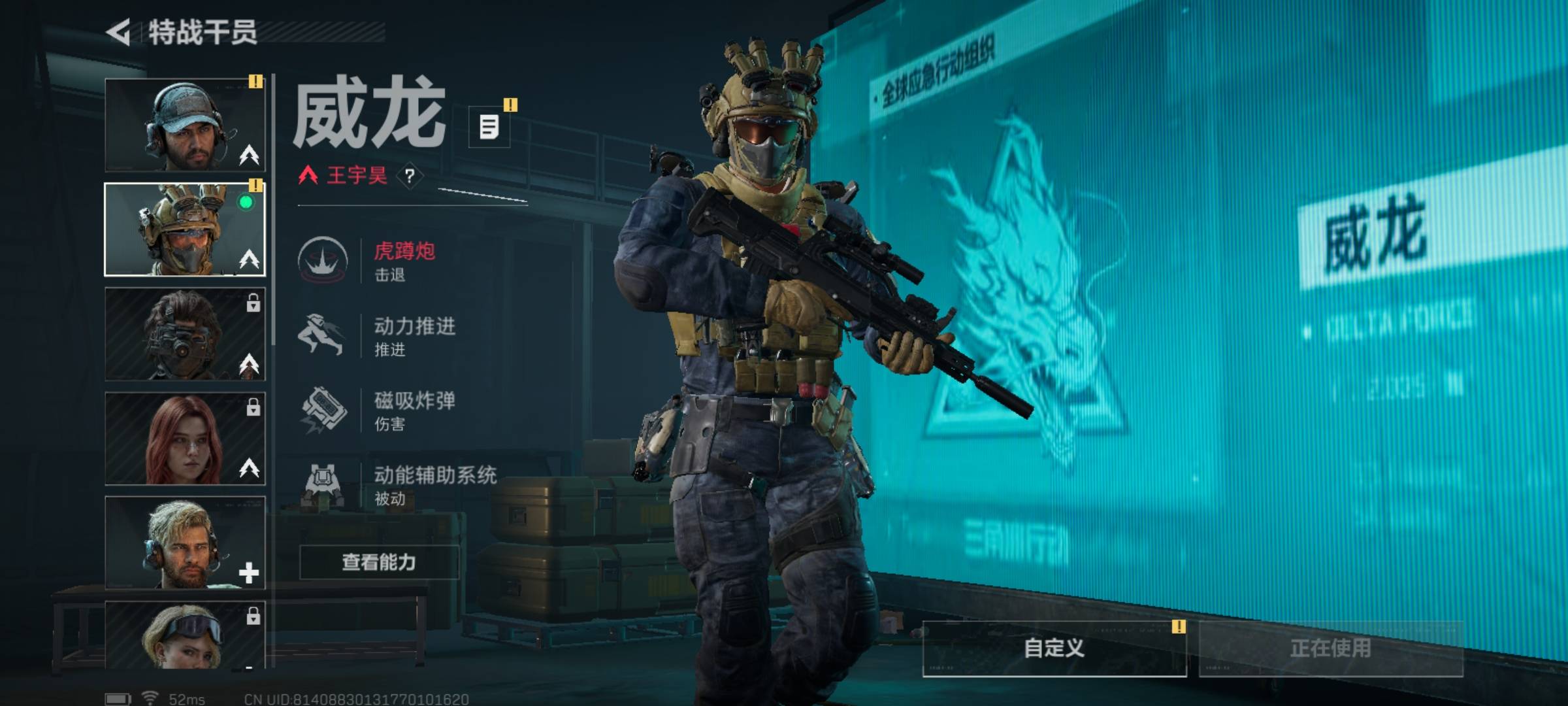This screenshot has height=706, width=1568.
Task: Click the 正在使用 in-use button
Action: pyautogui.click(x=1330, y=648)
